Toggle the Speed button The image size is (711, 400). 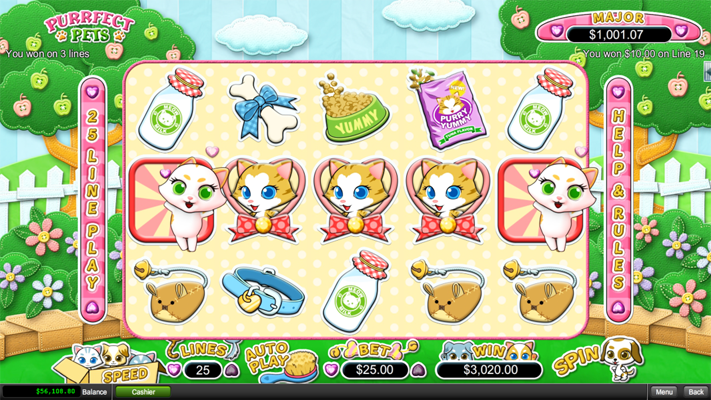[x=123, y=375]
